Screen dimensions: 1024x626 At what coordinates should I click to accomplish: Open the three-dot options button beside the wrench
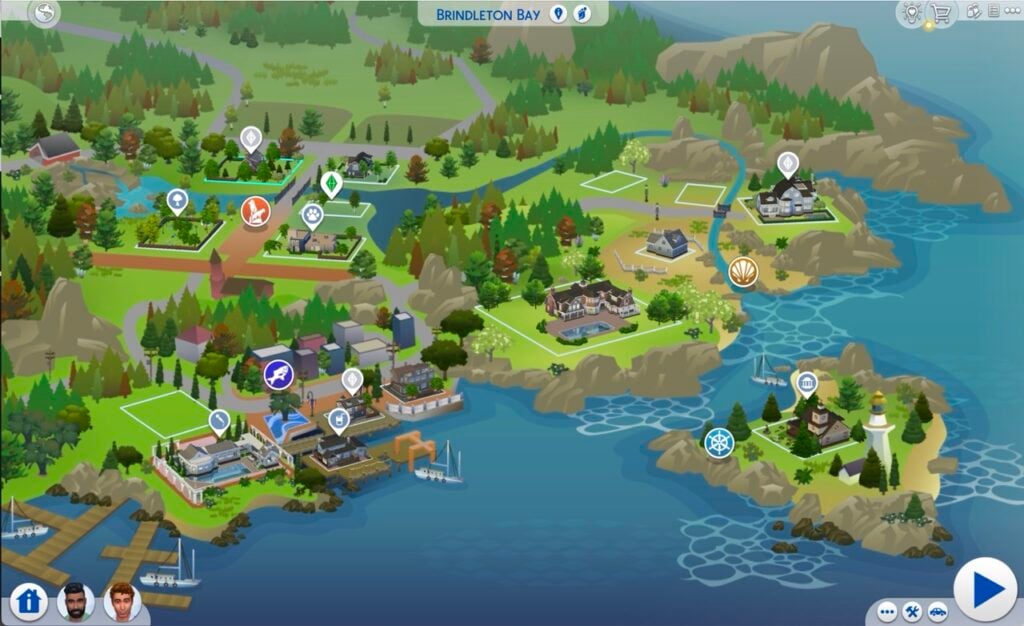pyautogui.click(x=887, y=611)
